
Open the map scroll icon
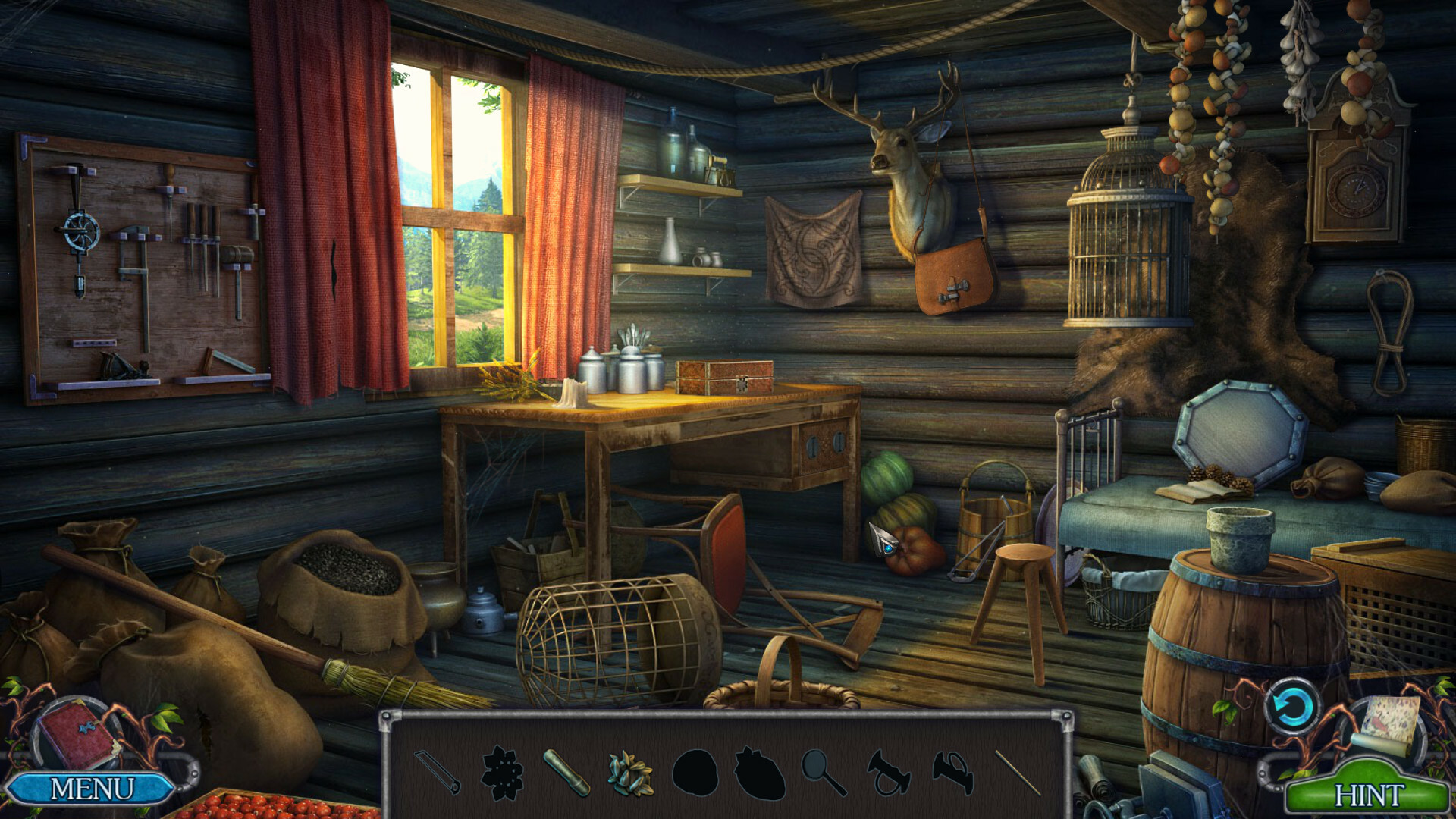click(1389, 723)
